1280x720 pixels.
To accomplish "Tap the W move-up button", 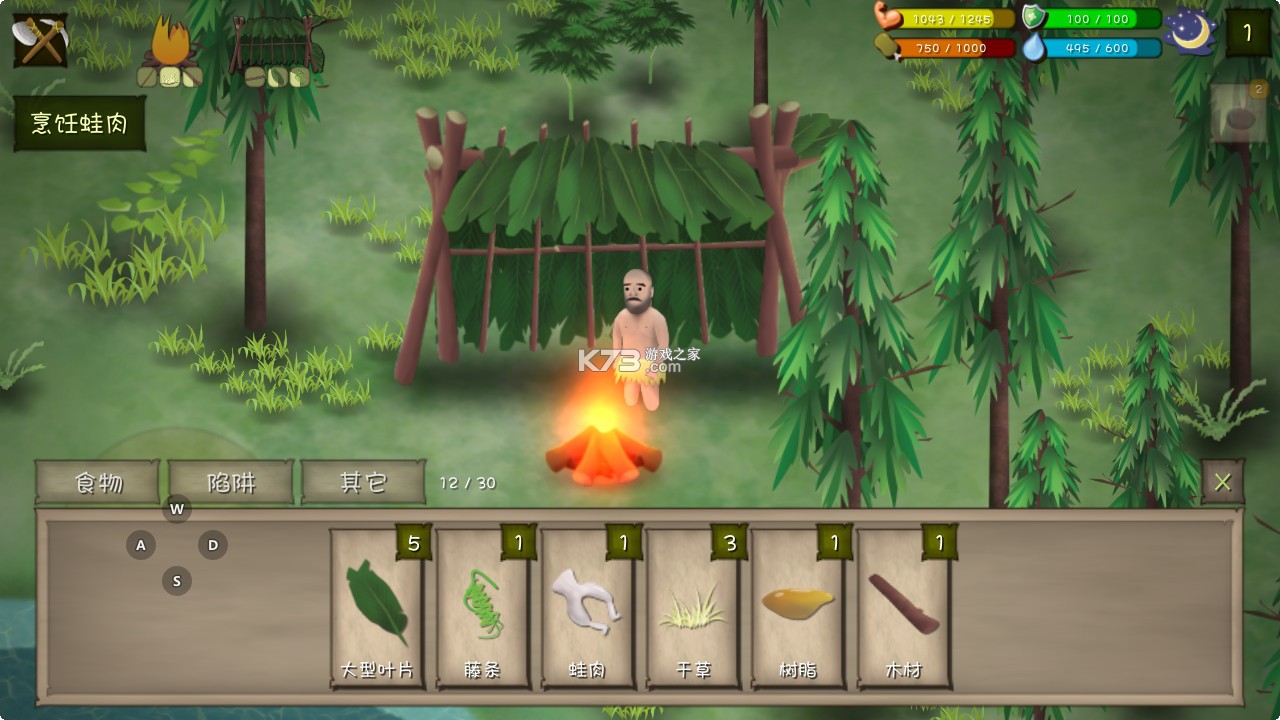I will pyautogui.click(x=177, y=509).
